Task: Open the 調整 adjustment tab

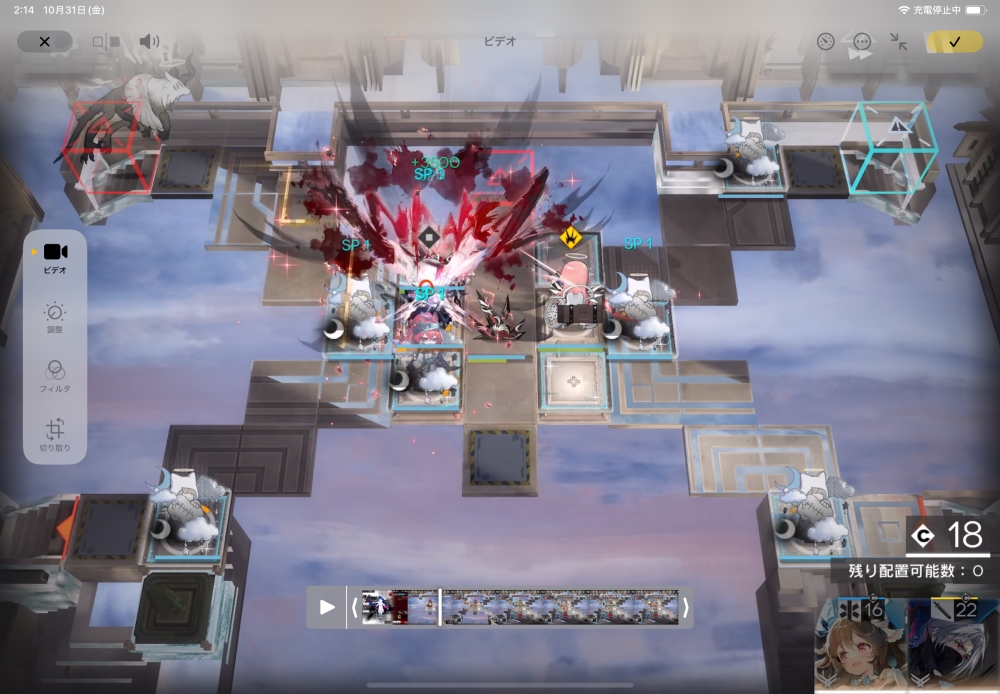Action: click(x=55, y=317)
